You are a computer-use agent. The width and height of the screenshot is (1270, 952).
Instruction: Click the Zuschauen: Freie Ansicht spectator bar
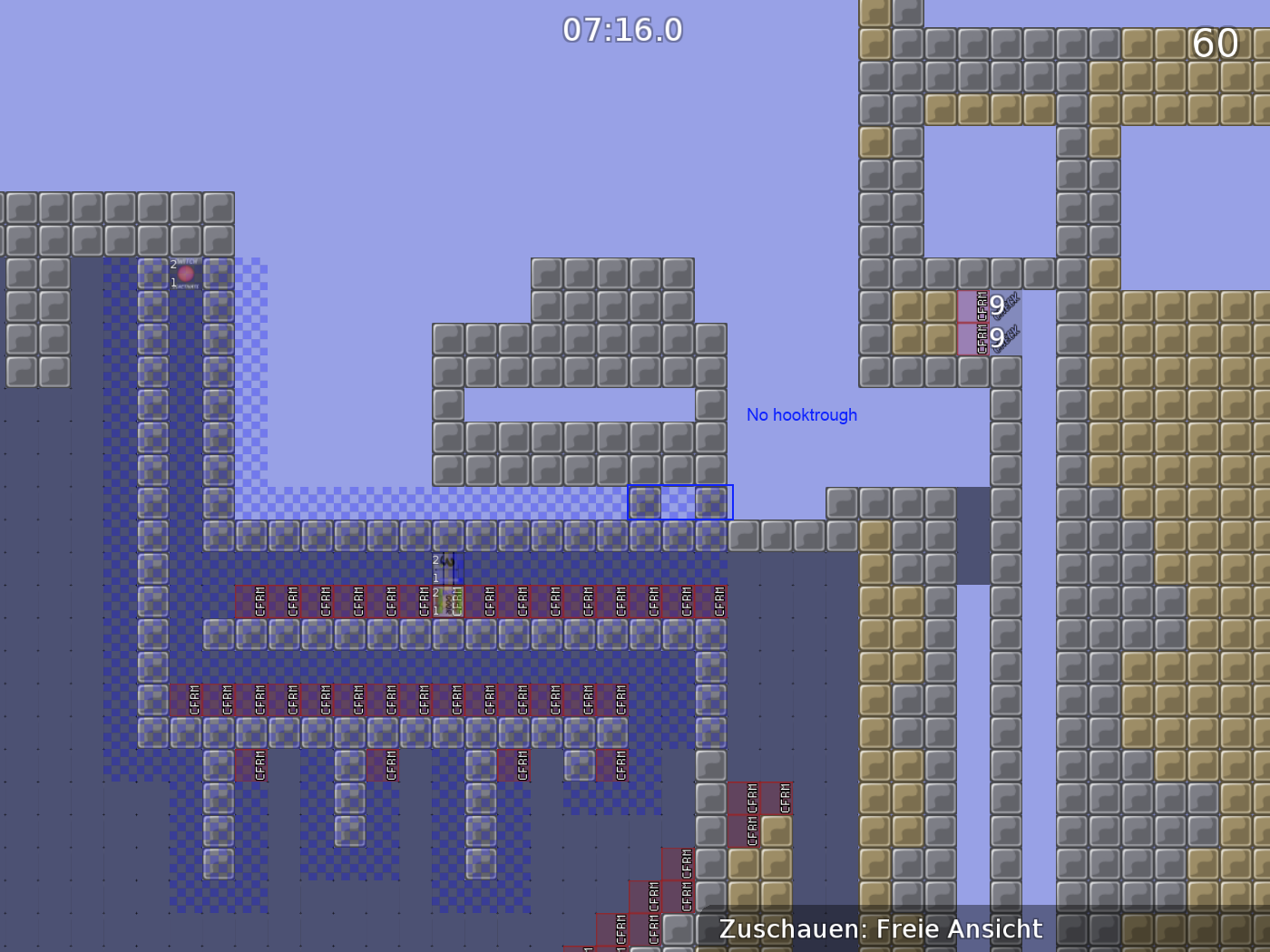[880, 928]
